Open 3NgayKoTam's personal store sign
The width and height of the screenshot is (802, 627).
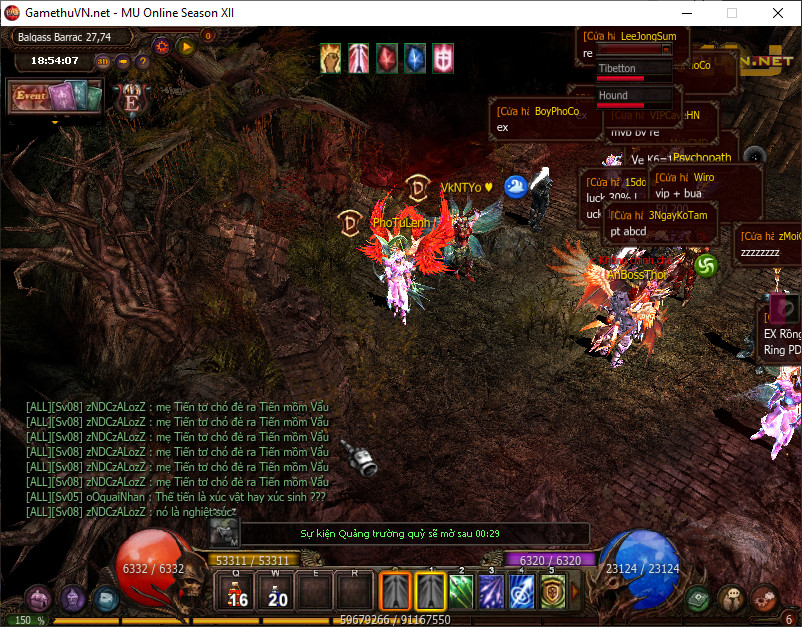pos(658,223)
